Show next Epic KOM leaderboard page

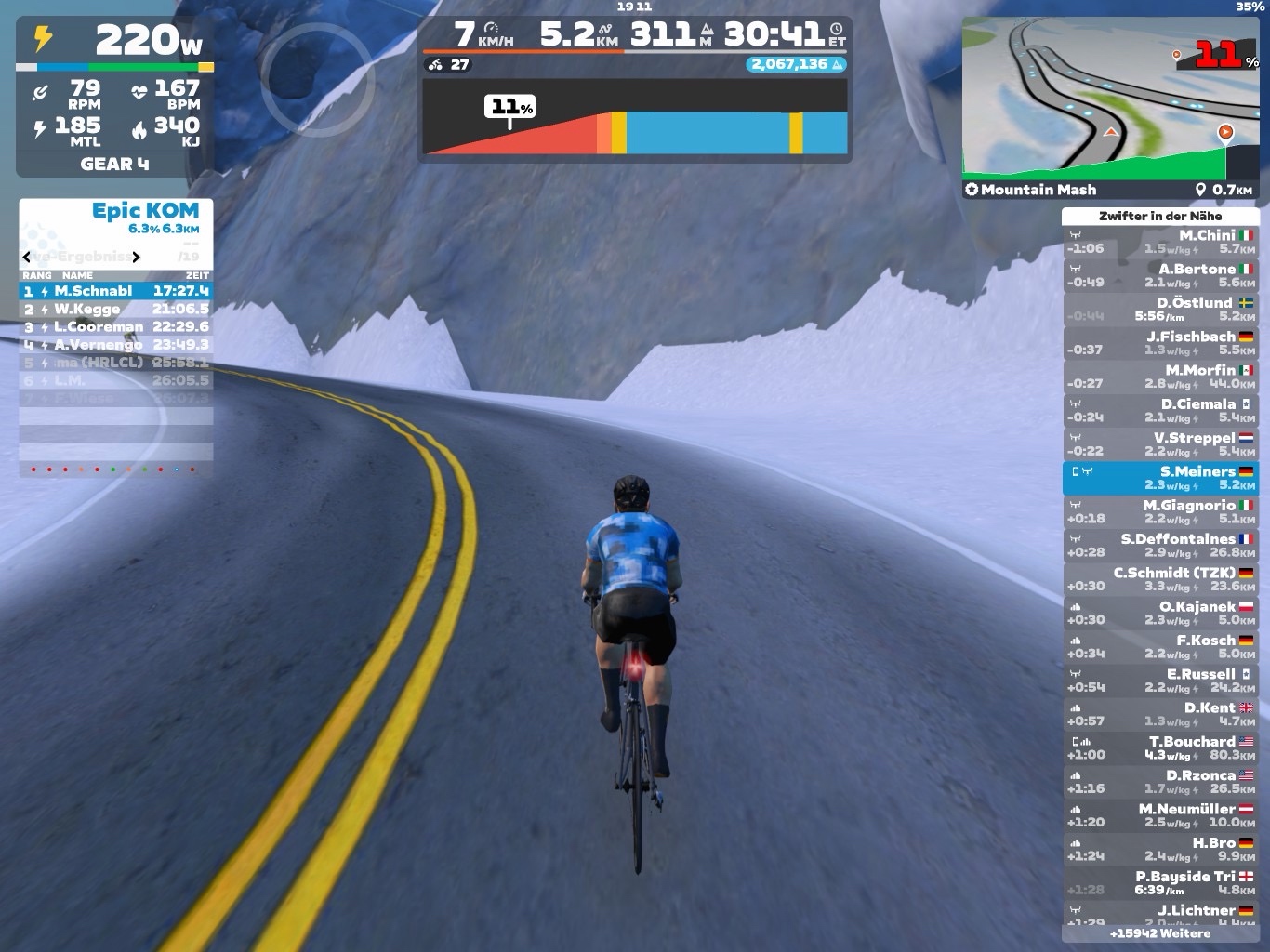click(x=137, y=257)
